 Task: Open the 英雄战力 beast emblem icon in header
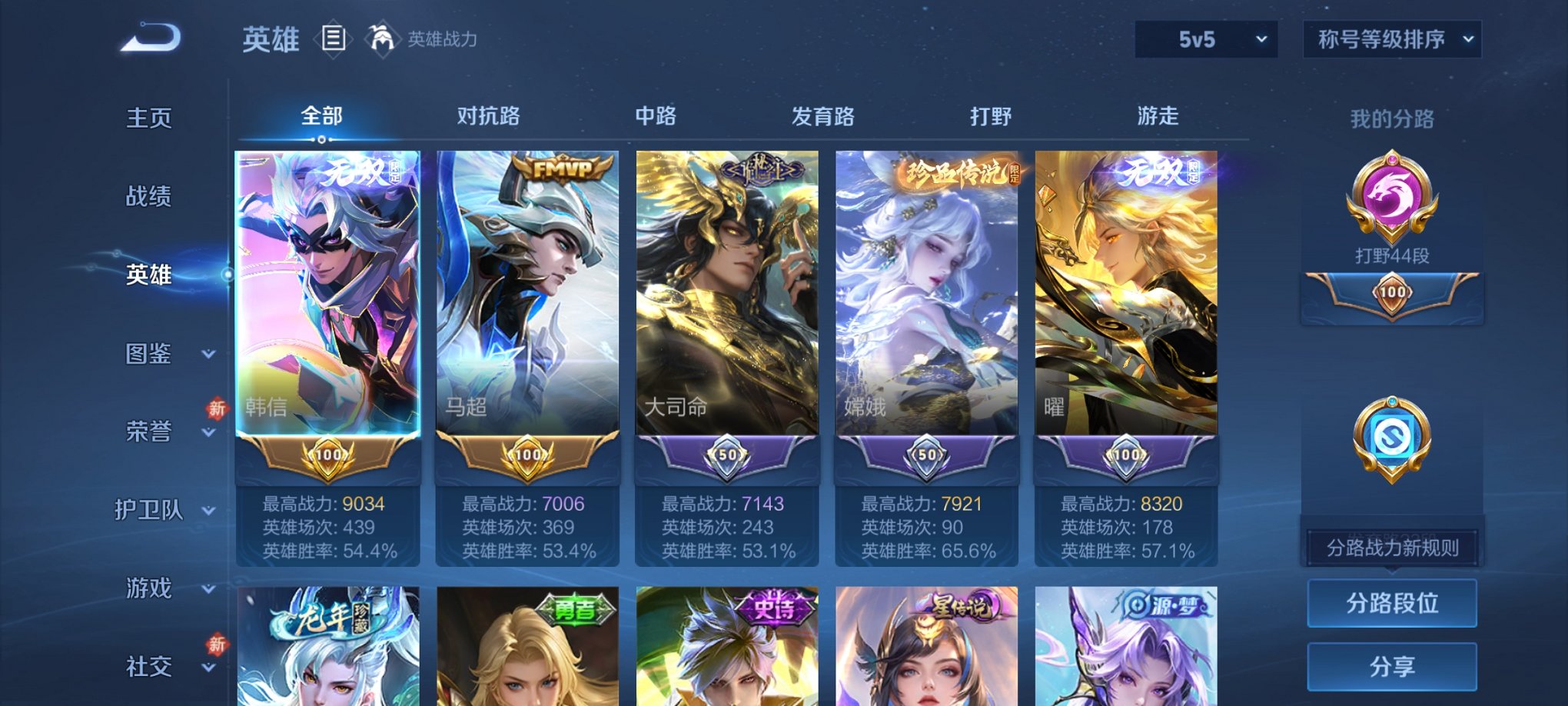tap(381, 37)
